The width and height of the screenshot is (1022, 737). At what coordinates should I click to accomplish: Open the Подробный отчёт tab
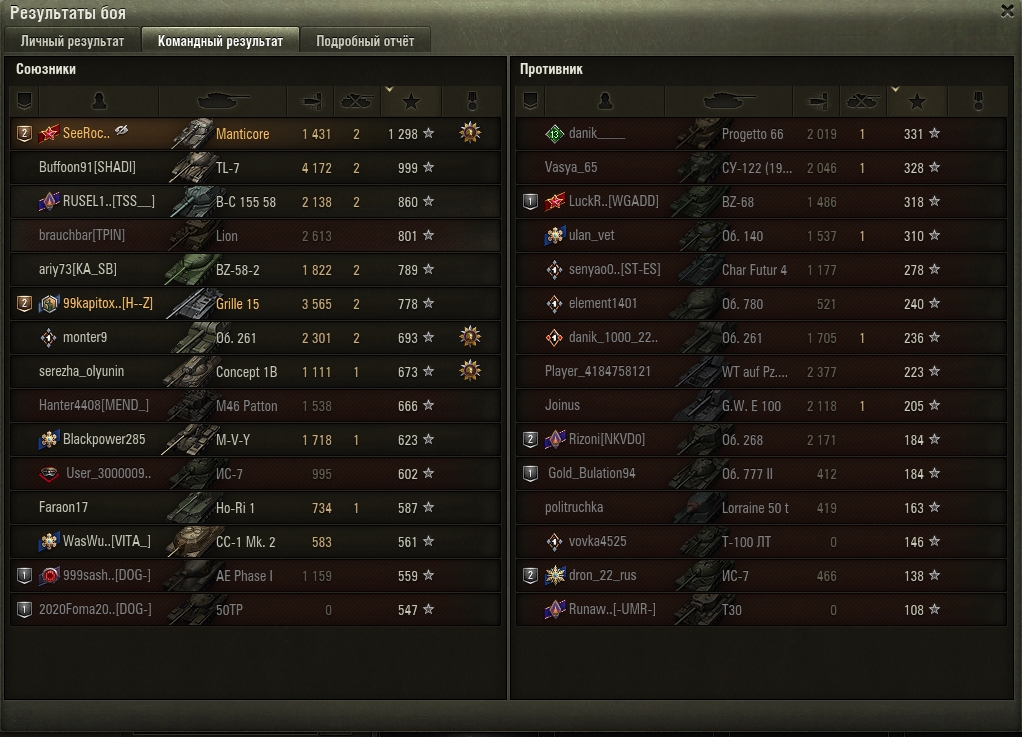tap(364, 41)
